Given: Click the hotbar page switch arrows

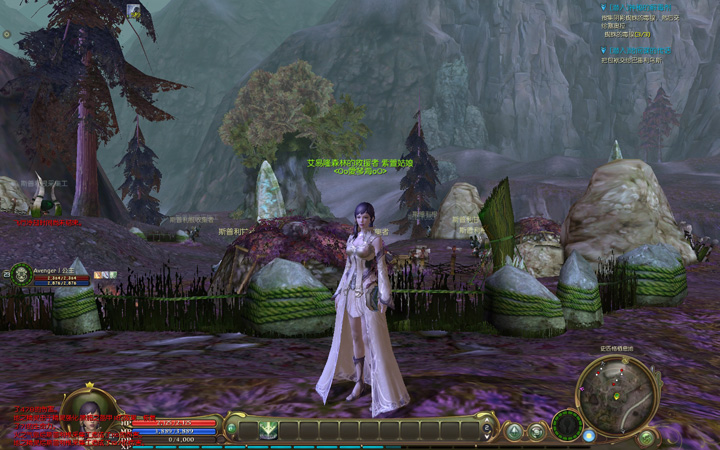Looking at the screenshot, I should 489,430.
